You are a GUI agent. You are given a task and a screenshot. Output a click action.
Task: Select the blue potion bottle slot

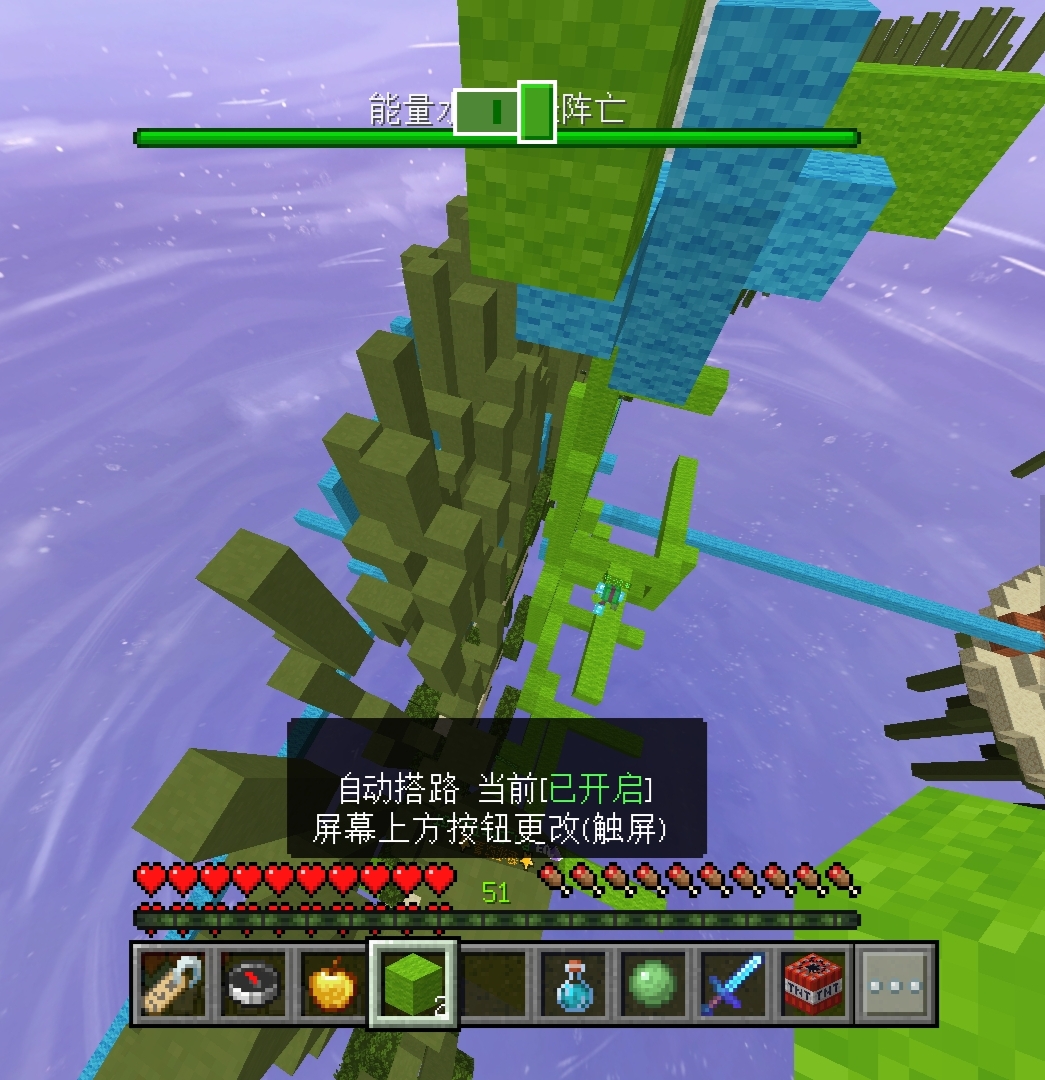click(x=574, y=984)
